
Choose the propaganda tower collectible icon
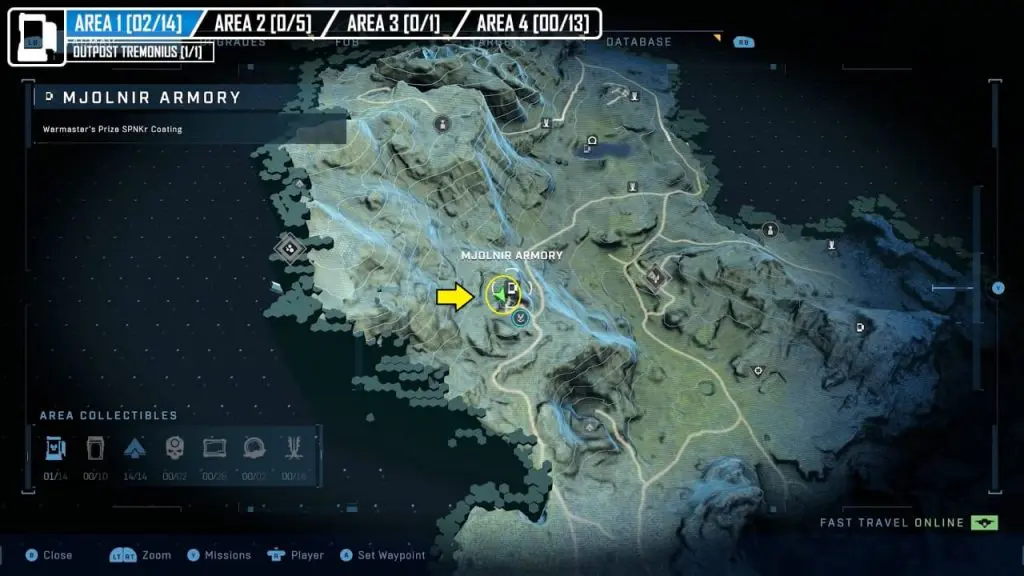(x=295, y=447)
